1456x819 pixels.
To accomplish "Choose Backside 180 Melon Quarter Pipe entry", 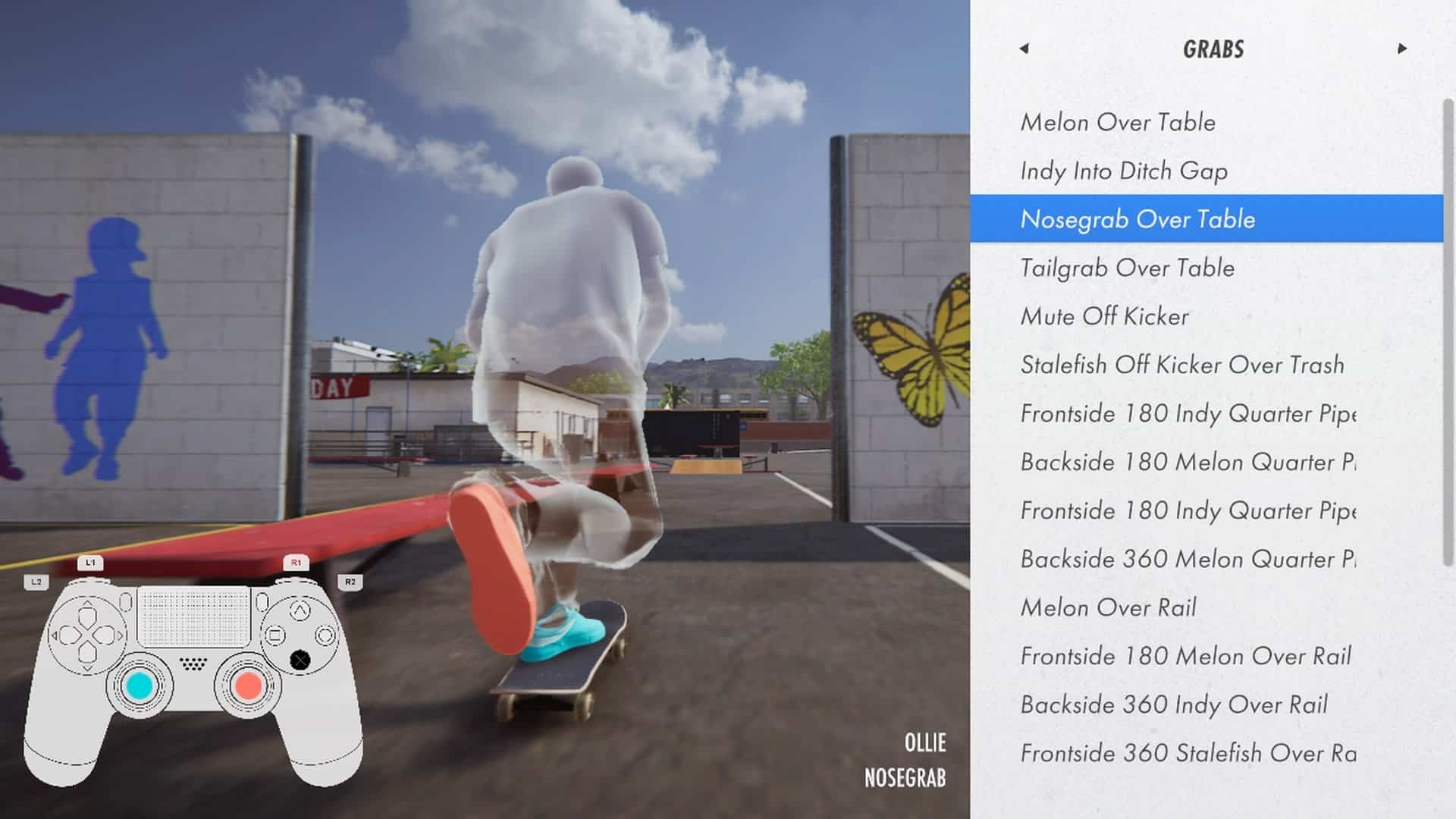I will (x=1188, y=462).
